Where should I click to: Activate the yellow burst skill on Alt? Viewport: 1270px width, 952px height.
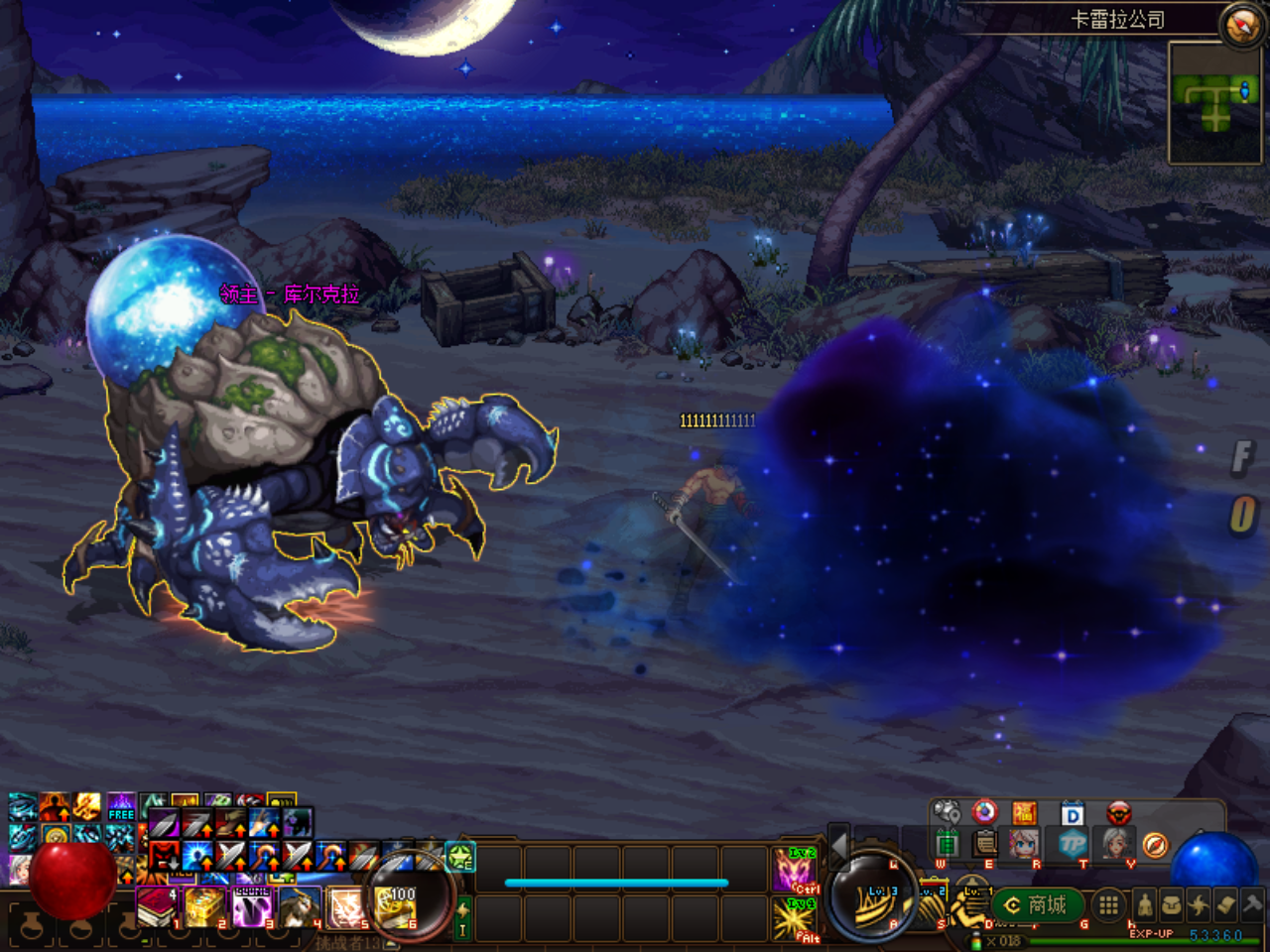tap(794, 918)
